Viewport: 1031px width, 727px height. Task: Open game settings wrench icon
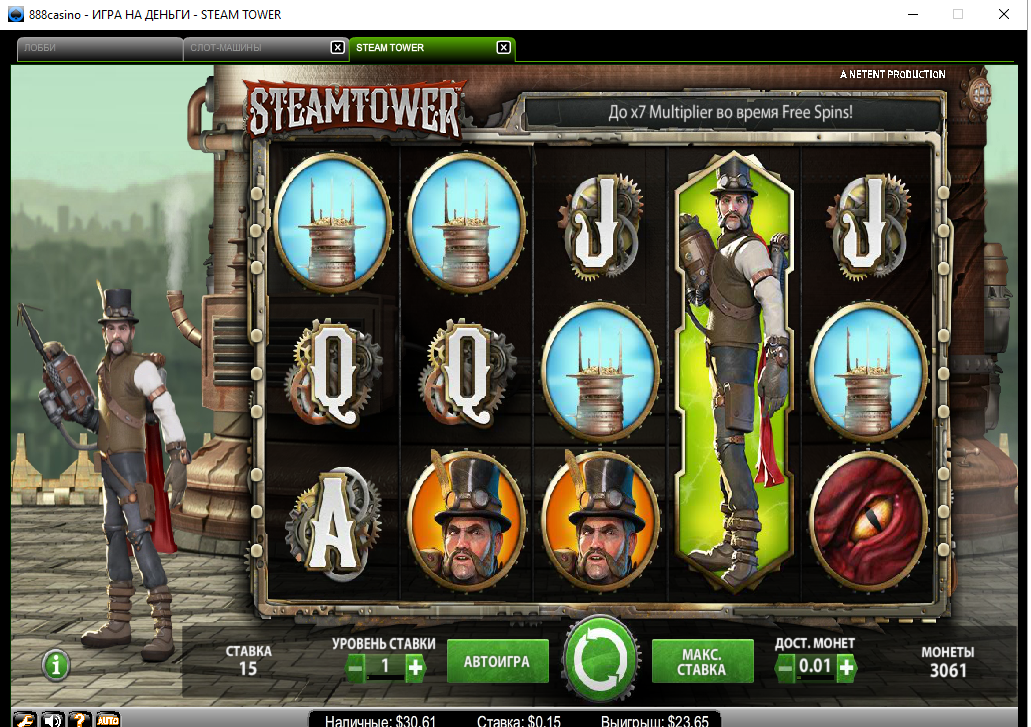26,719
